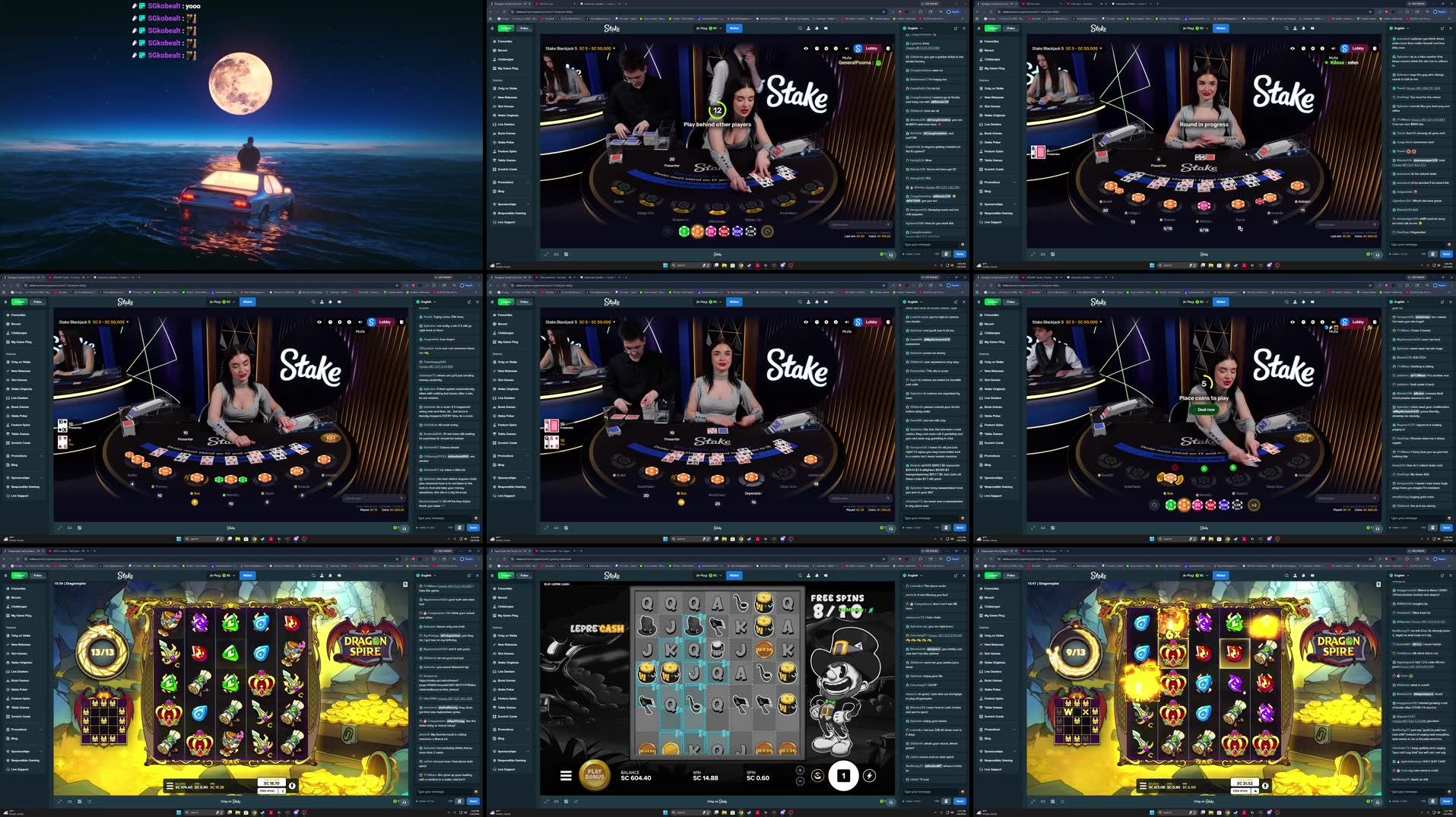
Task: Click the Wallet button
Action: point(734,27)
